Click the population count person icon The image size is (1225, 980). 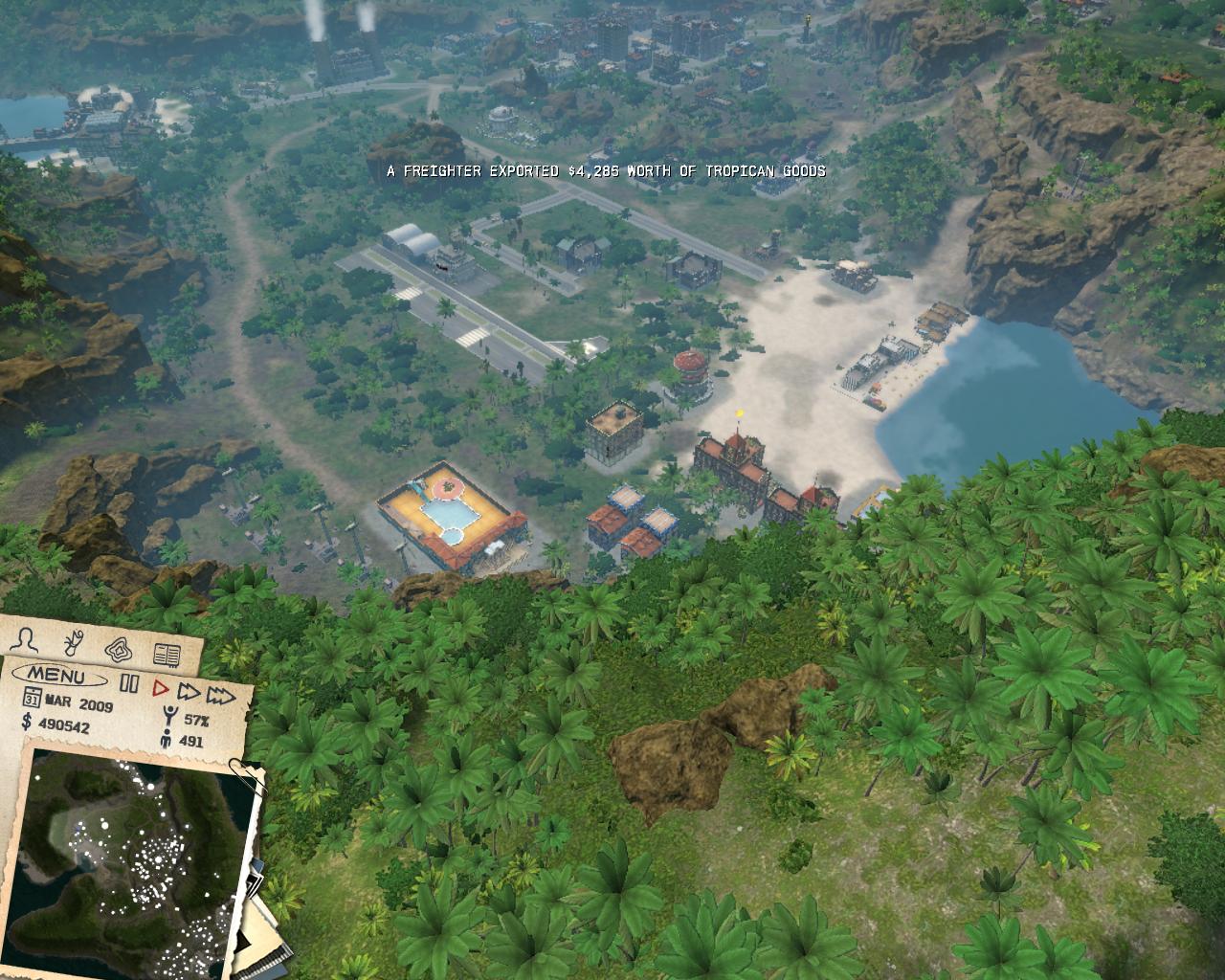(167, 737)
